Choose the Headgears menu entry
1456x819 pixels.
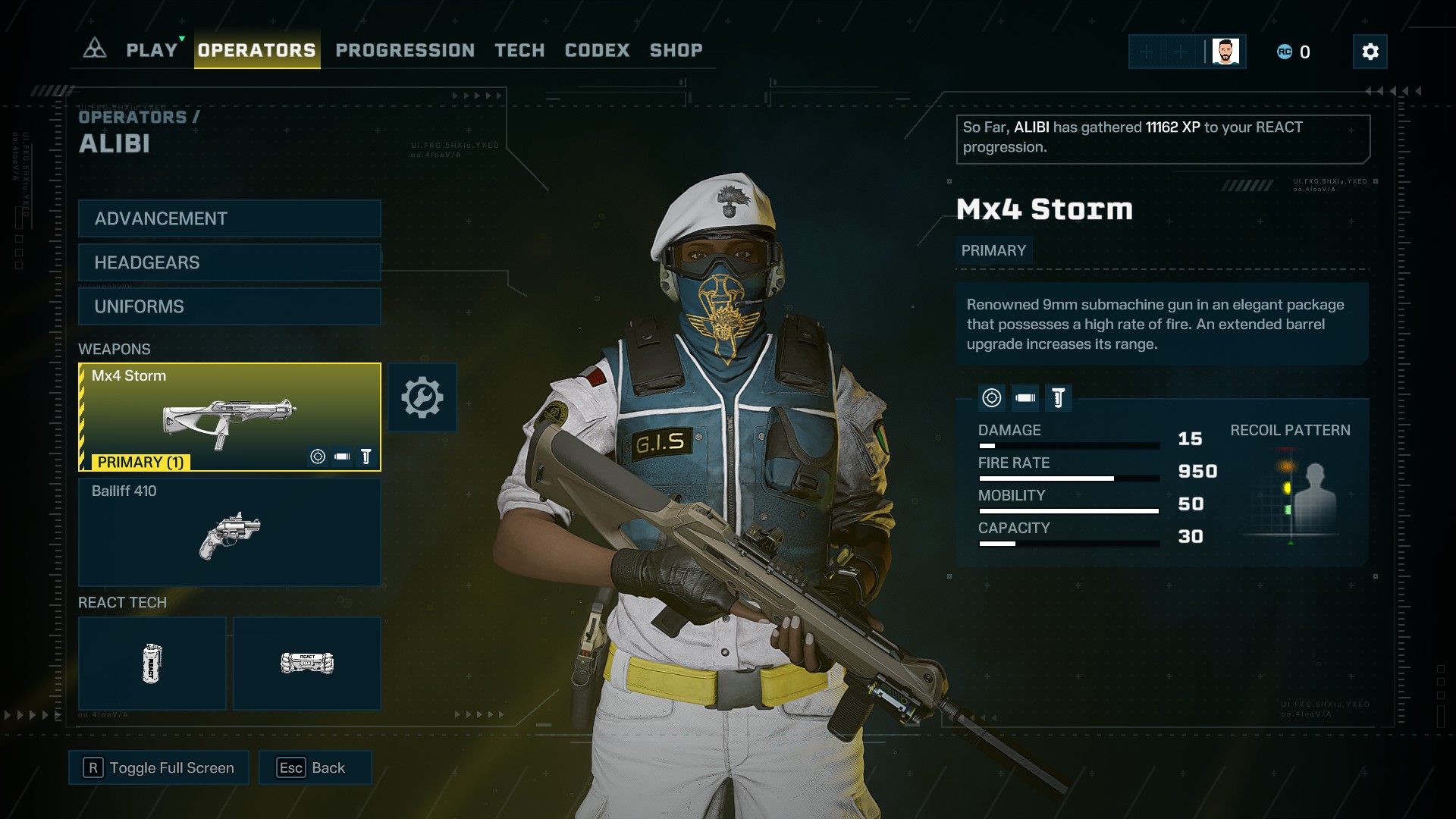pyautogui.click(x=229, y=262)
